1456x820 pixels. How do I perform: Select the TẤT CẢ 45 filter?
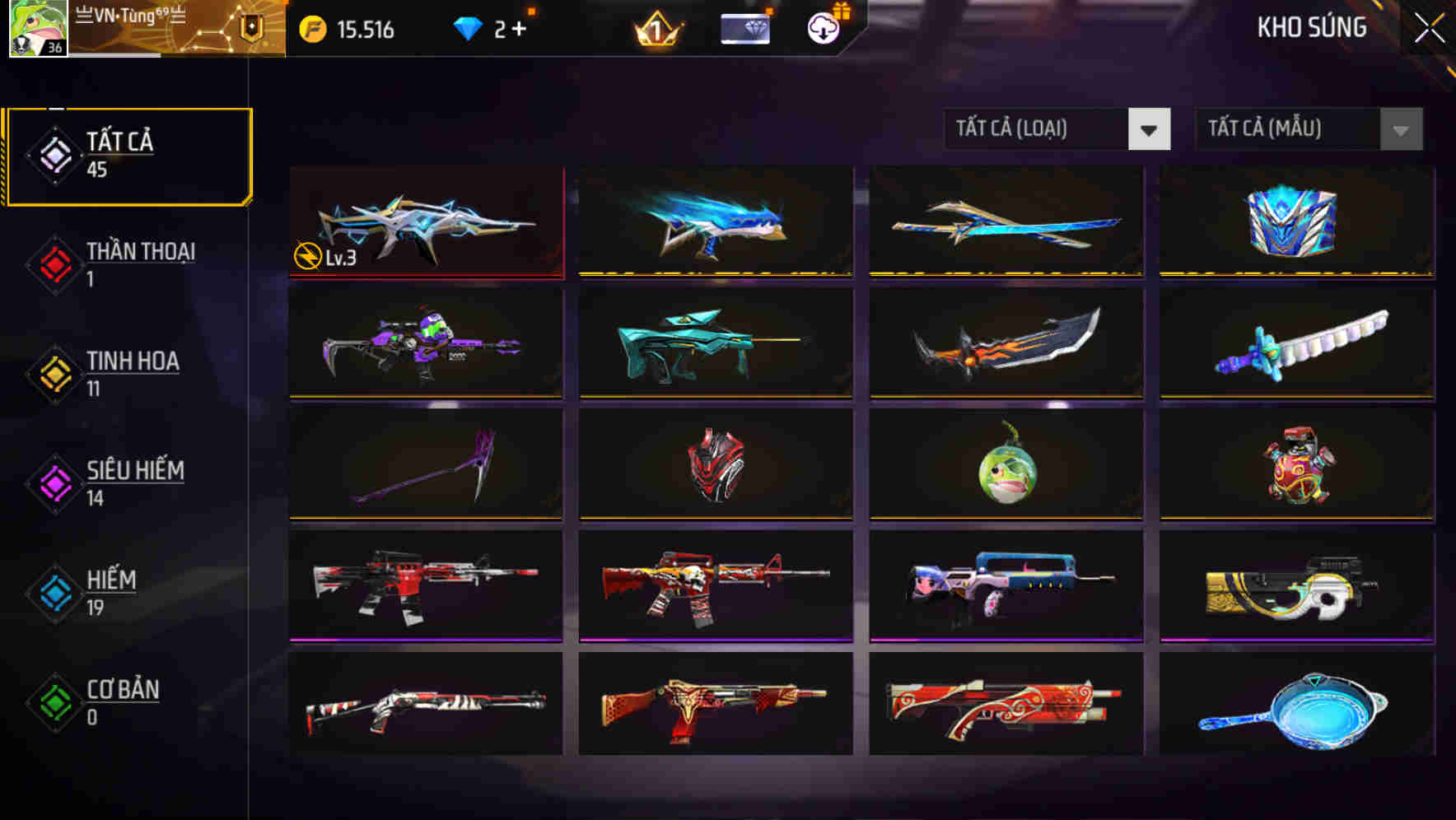point(128,155)
